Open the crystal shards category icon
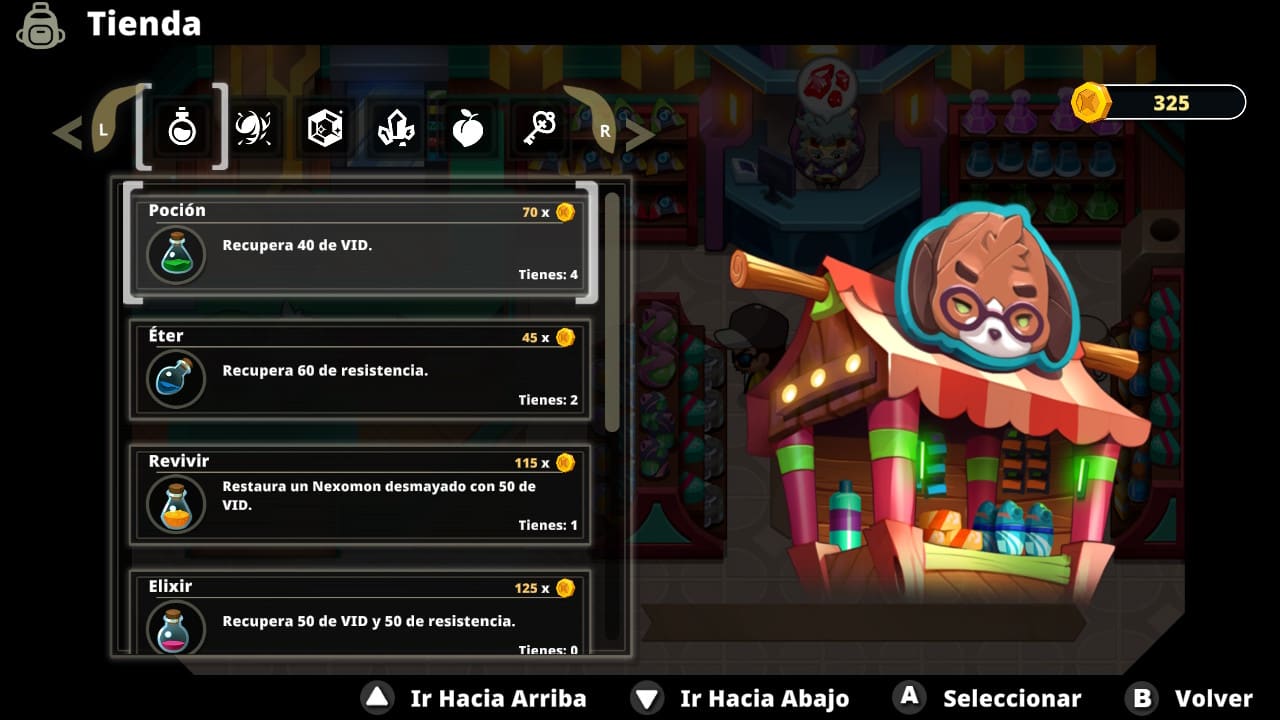 pos(395,126)
